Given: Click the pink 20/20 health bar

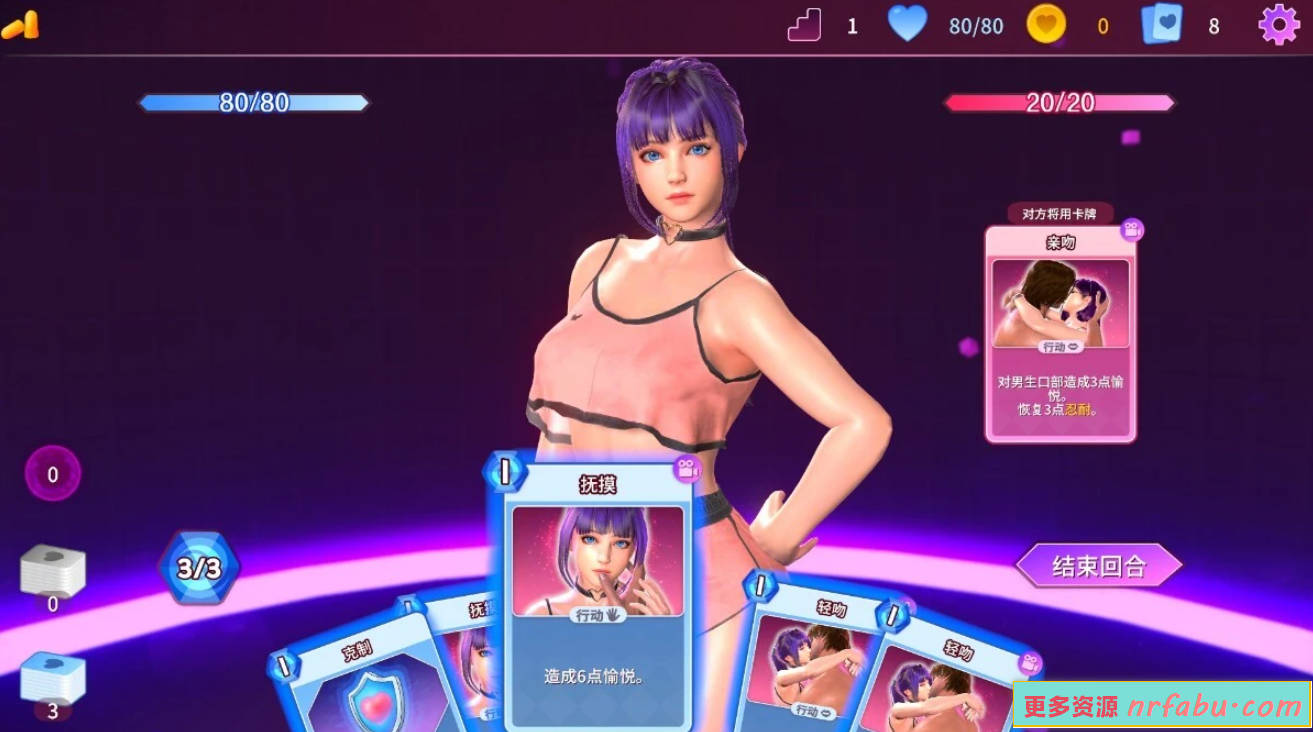Looking at the screenshot, I should pos(1060,102).
